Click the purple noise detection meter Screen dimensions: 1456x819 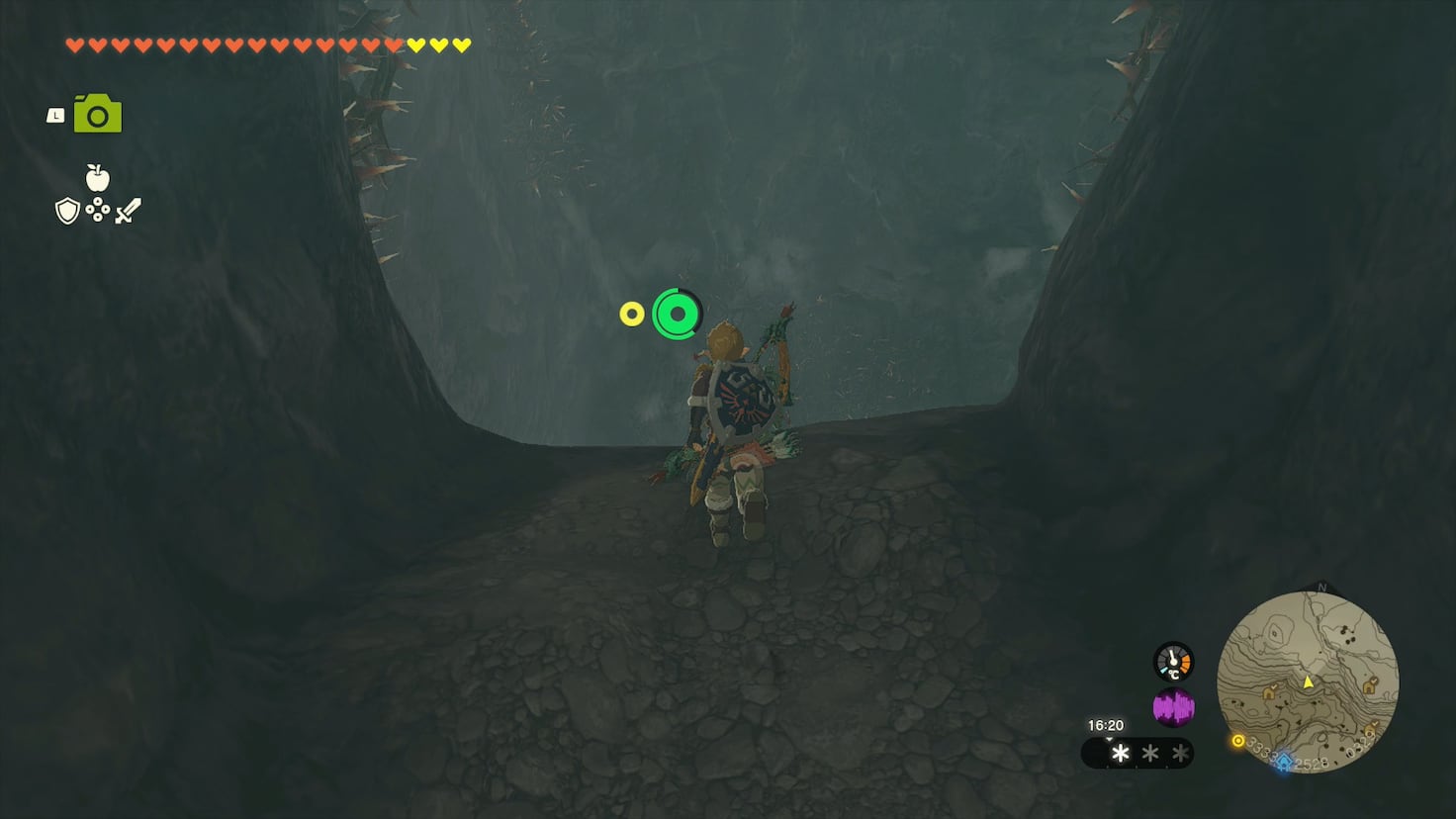pyautogui.click(x=1173, y=706)
